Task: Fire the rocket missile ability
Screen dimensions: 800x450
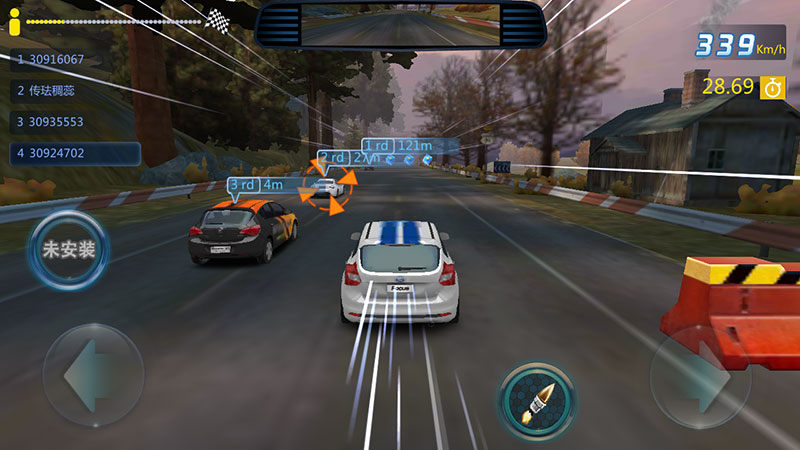Action: tap(537, 400)
